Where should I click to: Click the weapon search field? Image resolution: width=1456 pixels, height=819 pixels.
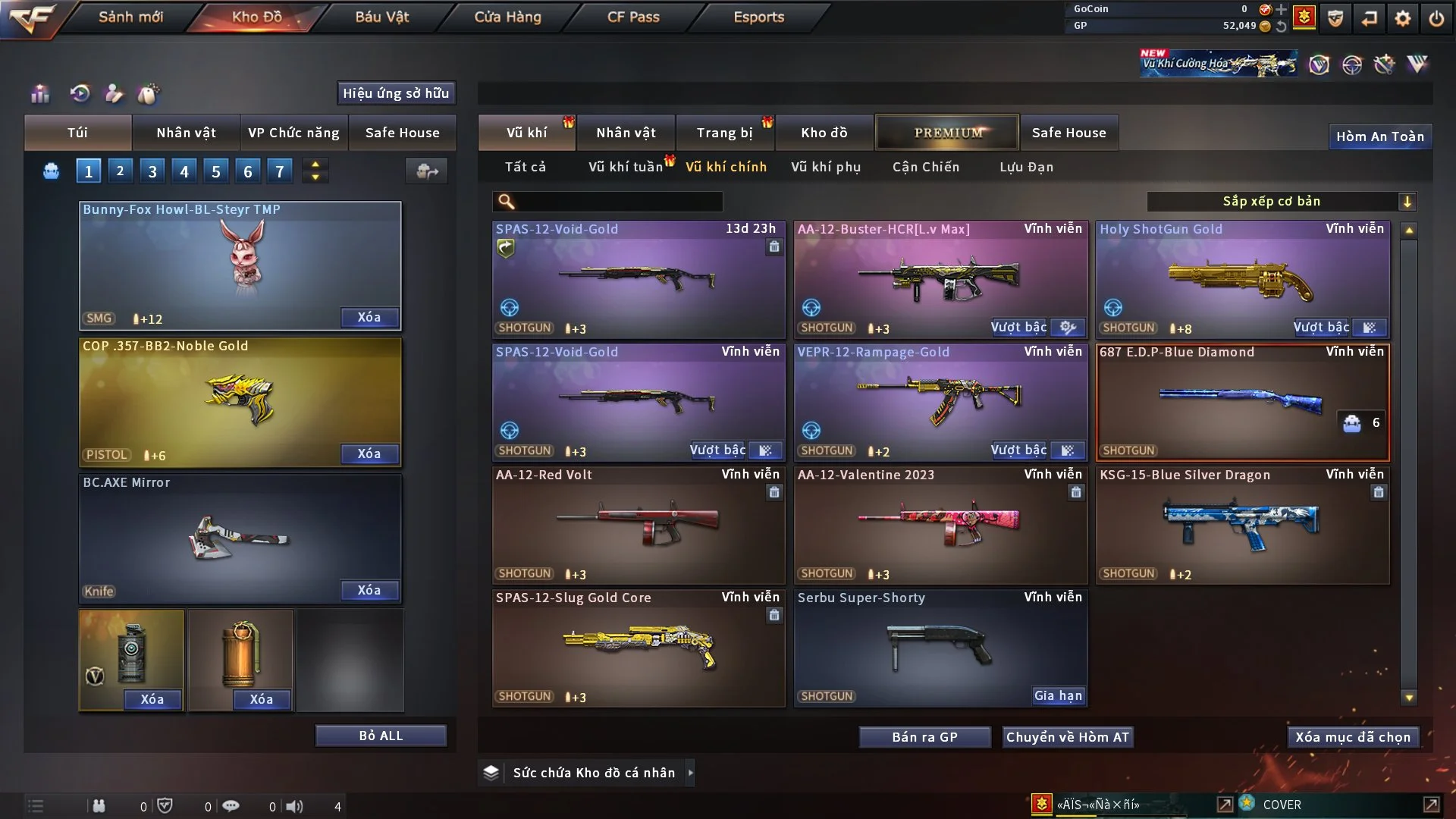618,201
